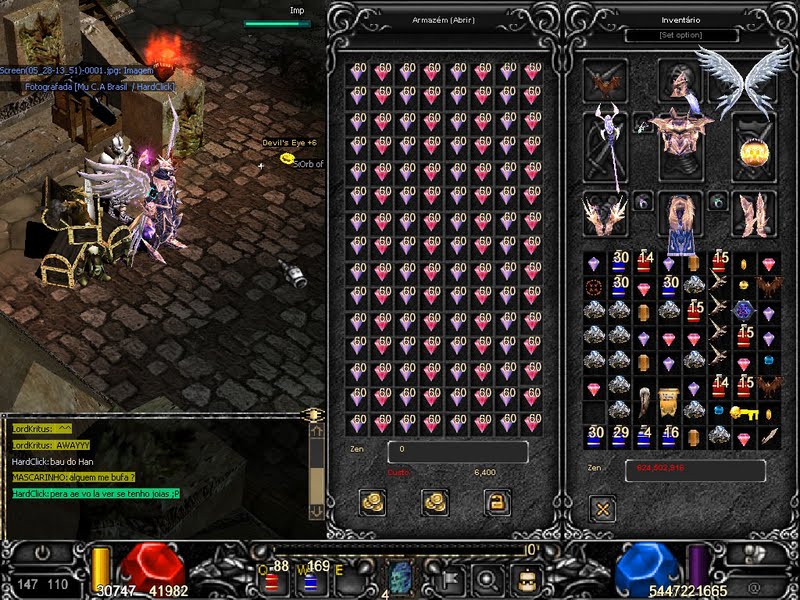Screen dimensions: 800x600
Task: Select the equipped boots slot
Action: click(x=754, y=214)
